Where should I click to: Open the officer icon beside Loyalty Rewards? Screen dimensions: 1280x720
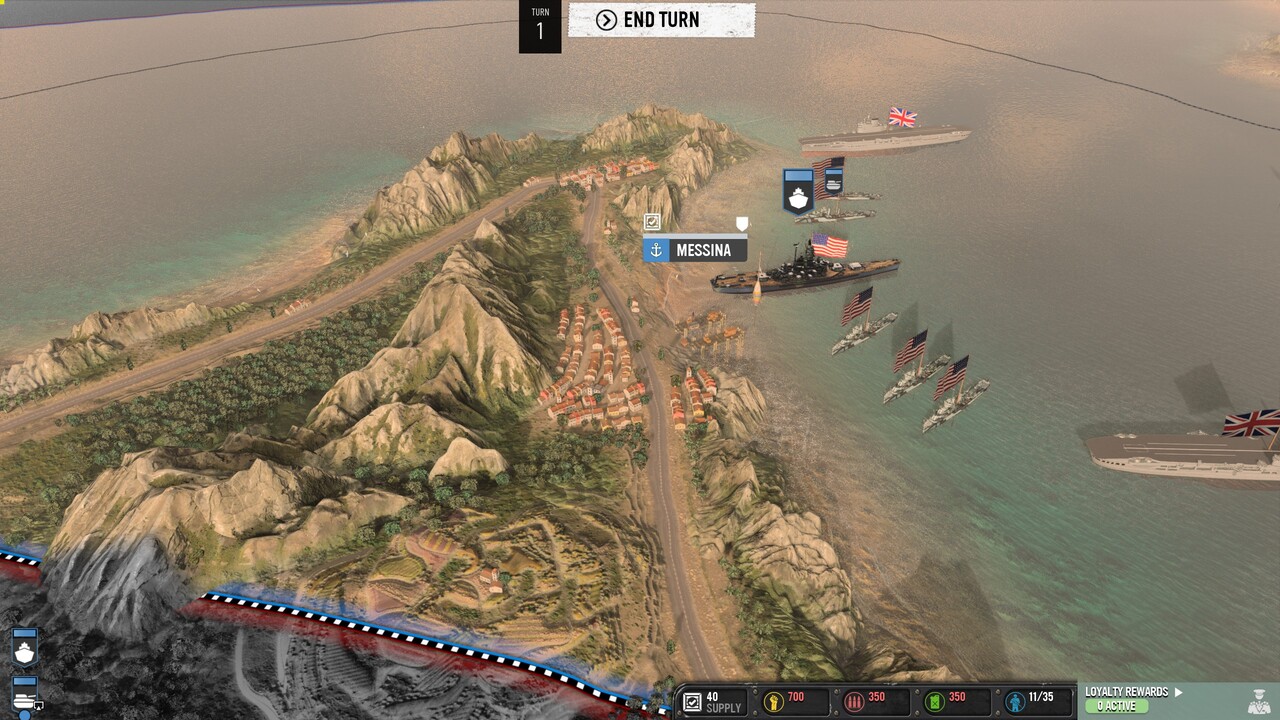click(1259, 701)
